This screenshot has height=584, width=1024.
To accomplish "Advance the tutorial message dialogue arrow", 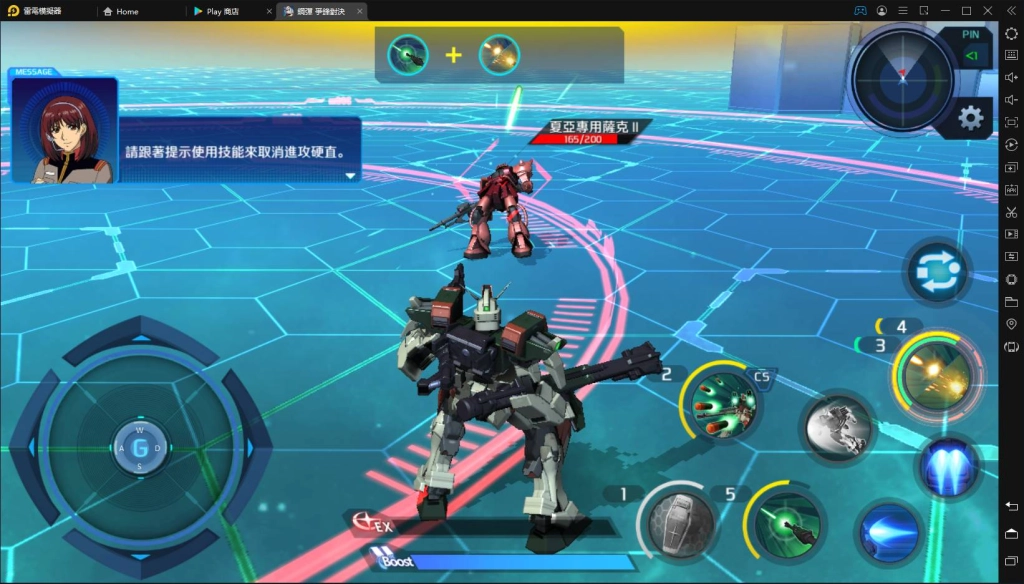I will coord(350,176).
